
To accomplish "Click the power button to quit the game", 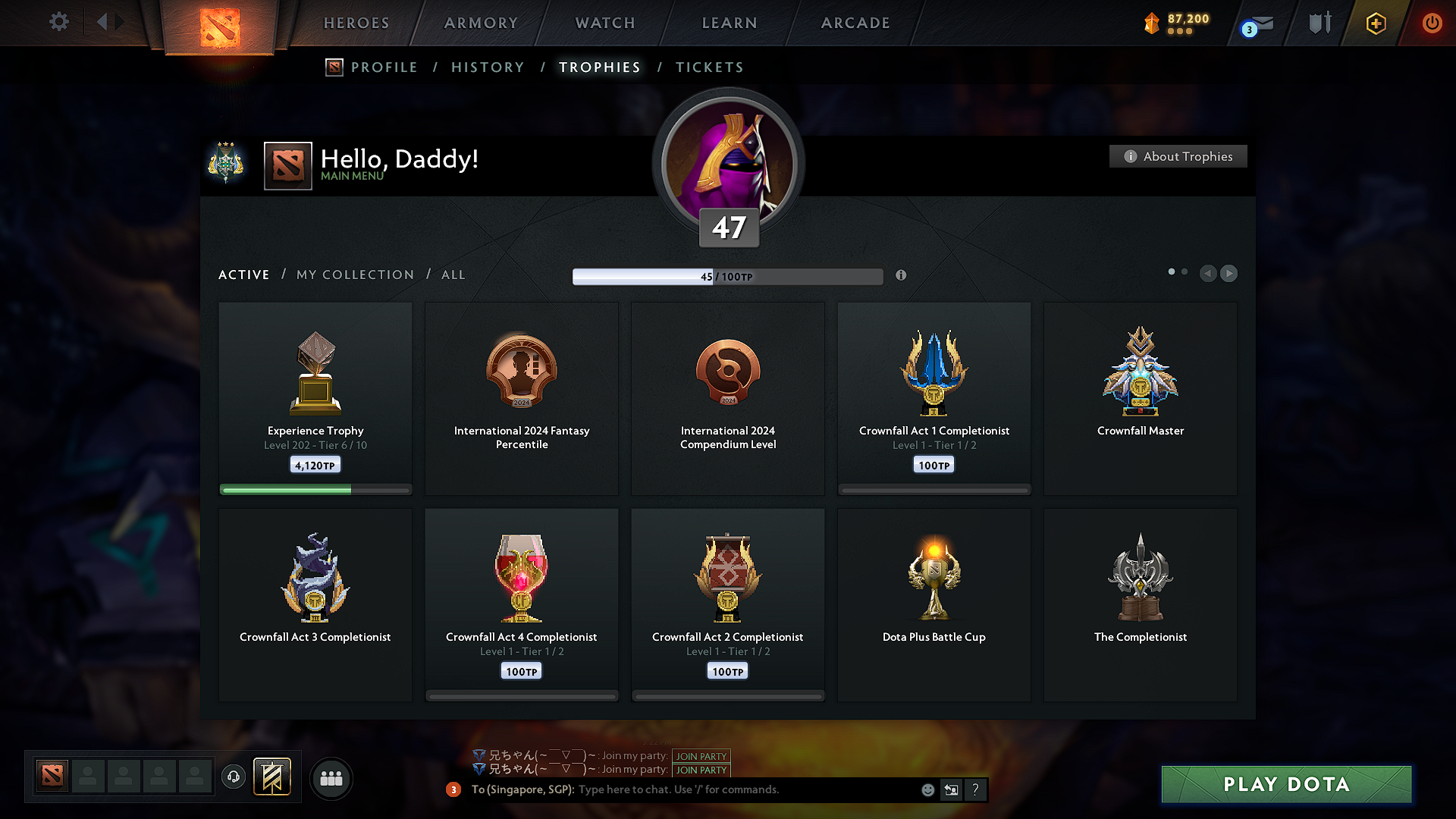I will (1432, 24).
